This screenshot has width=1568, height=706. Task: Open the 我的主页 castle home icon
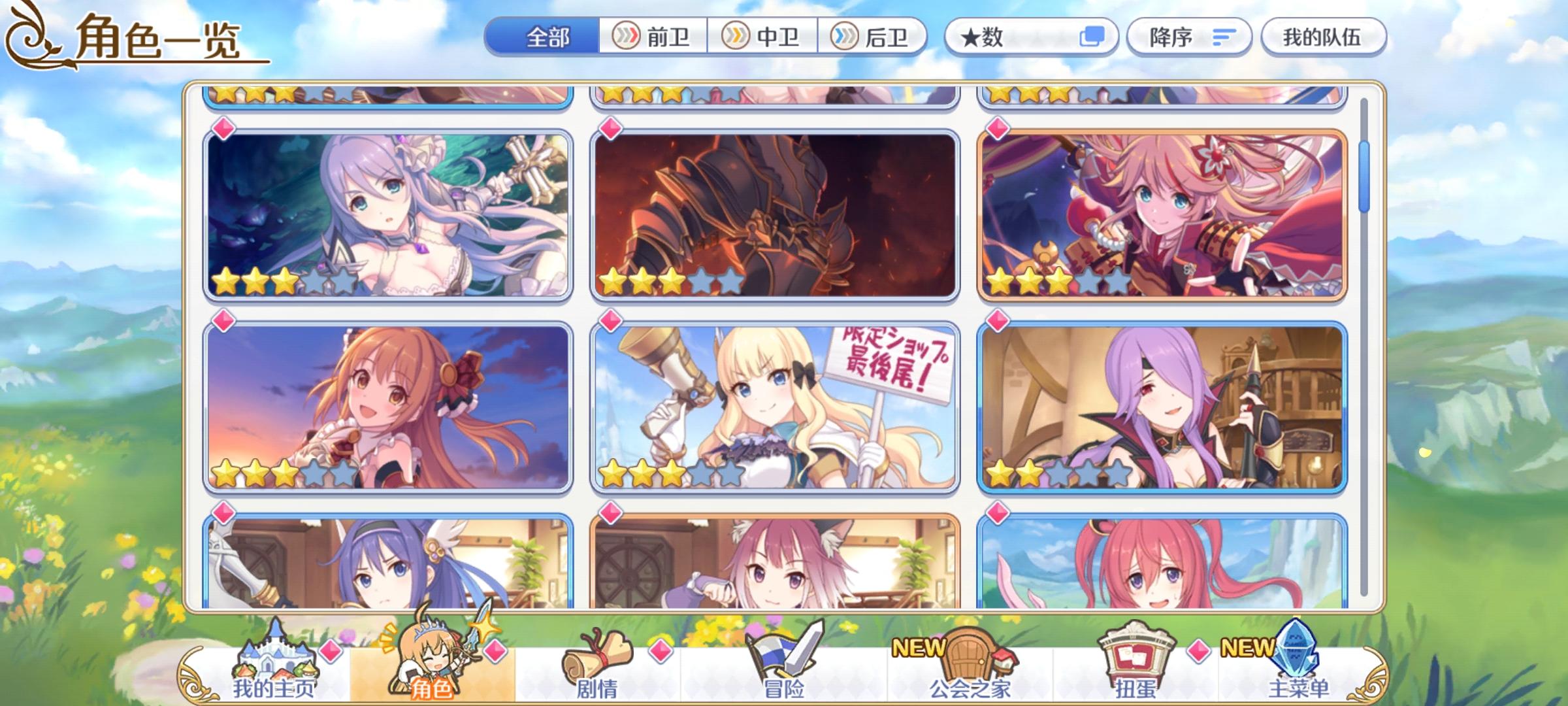(x=276, y=654)
